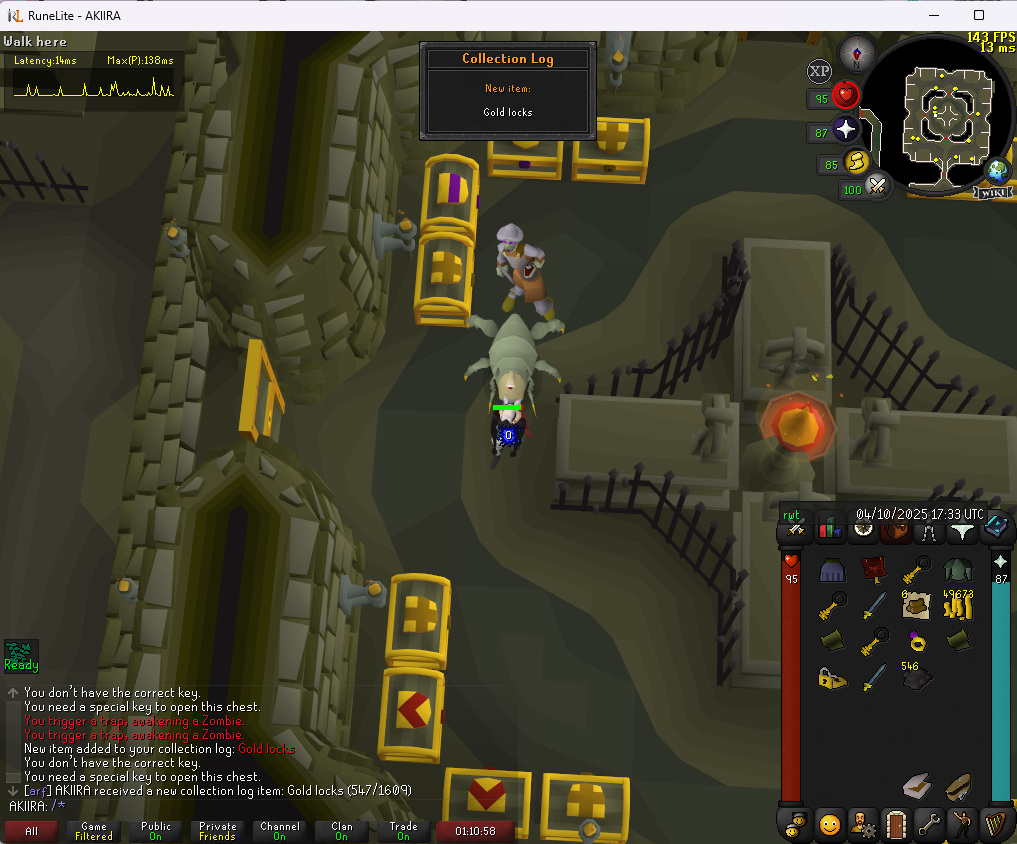This screenshot has height=844, width=1017.
Task: Open the clue scroll item in inventory
Action: [x=916, y=603]
